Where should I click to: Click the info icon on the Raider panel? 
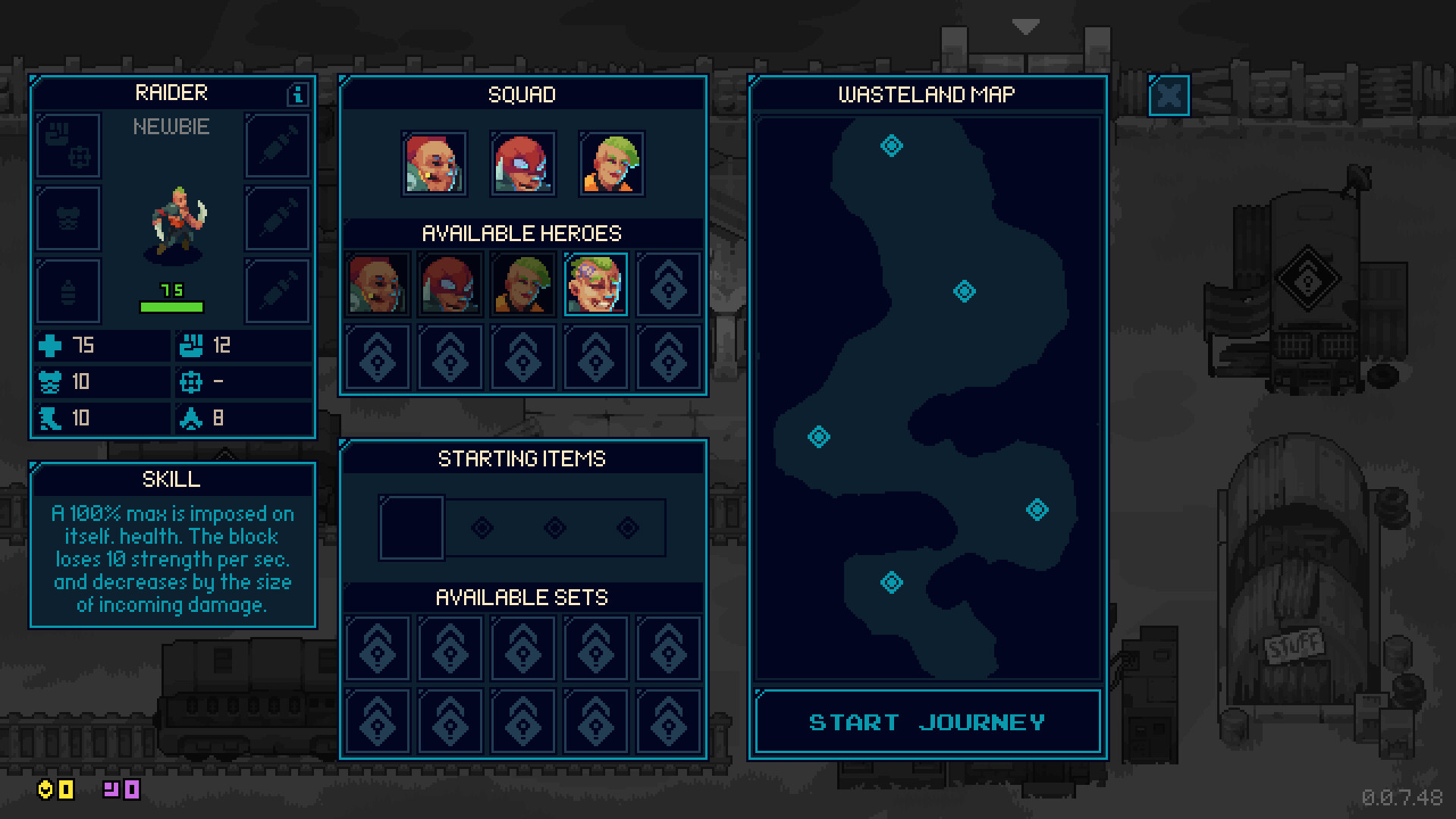pyautogui.click(x=297, y=94)
